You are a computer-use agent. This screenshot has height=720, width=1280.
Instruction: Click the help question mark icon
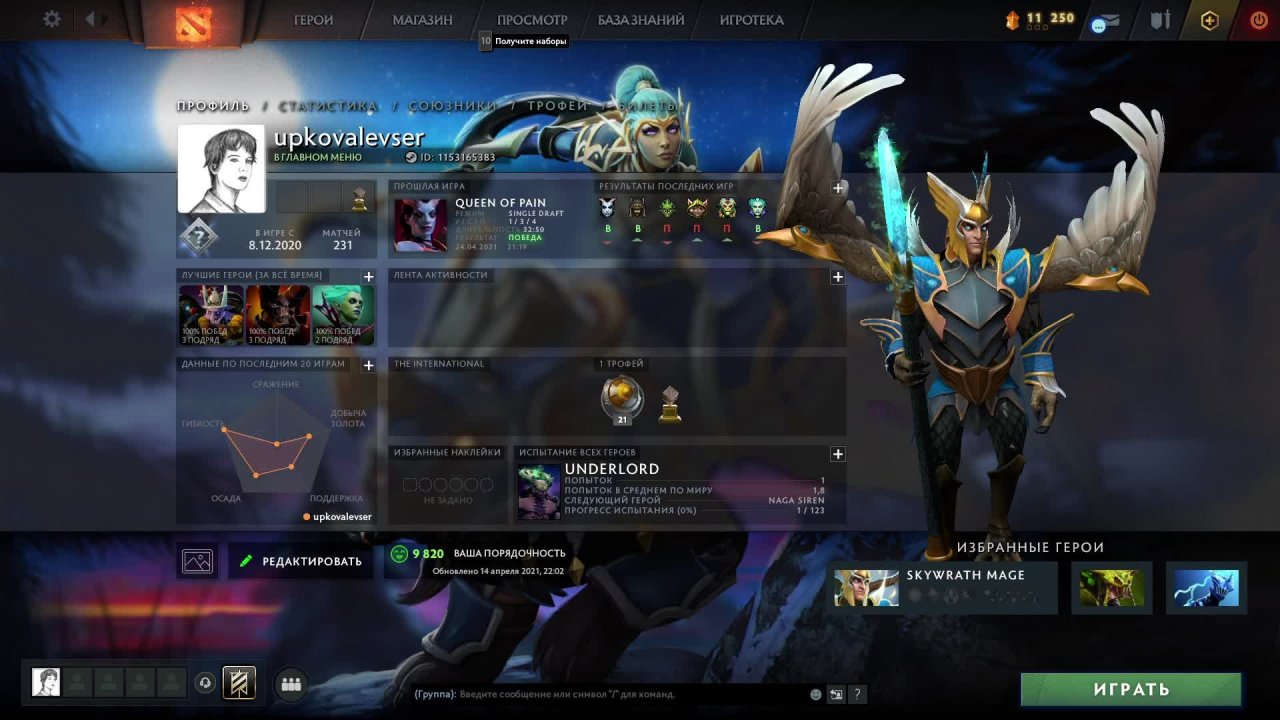pos(857,694)
